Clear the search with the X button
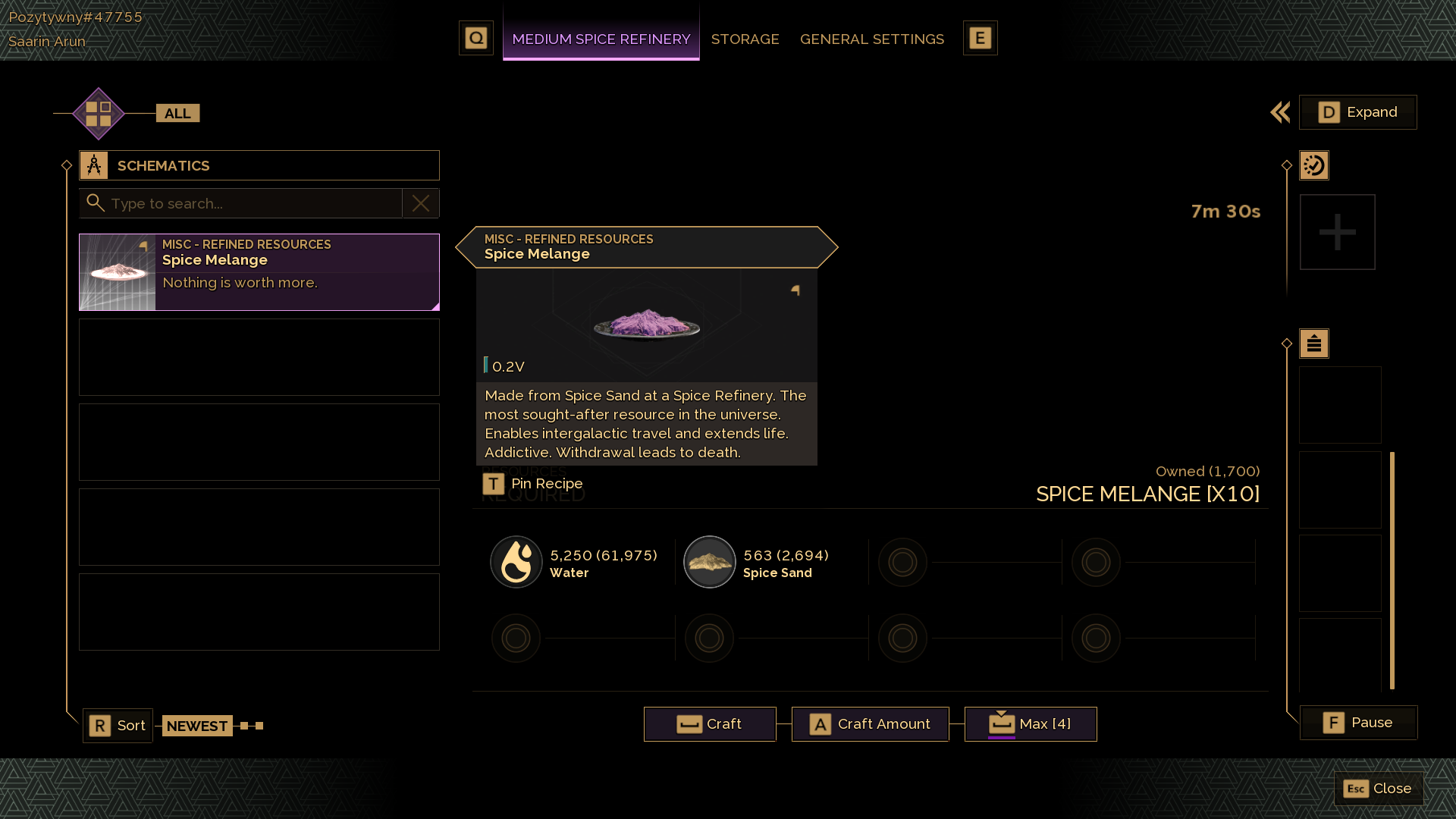The image size is (1456, 819). tap(421, 203)
